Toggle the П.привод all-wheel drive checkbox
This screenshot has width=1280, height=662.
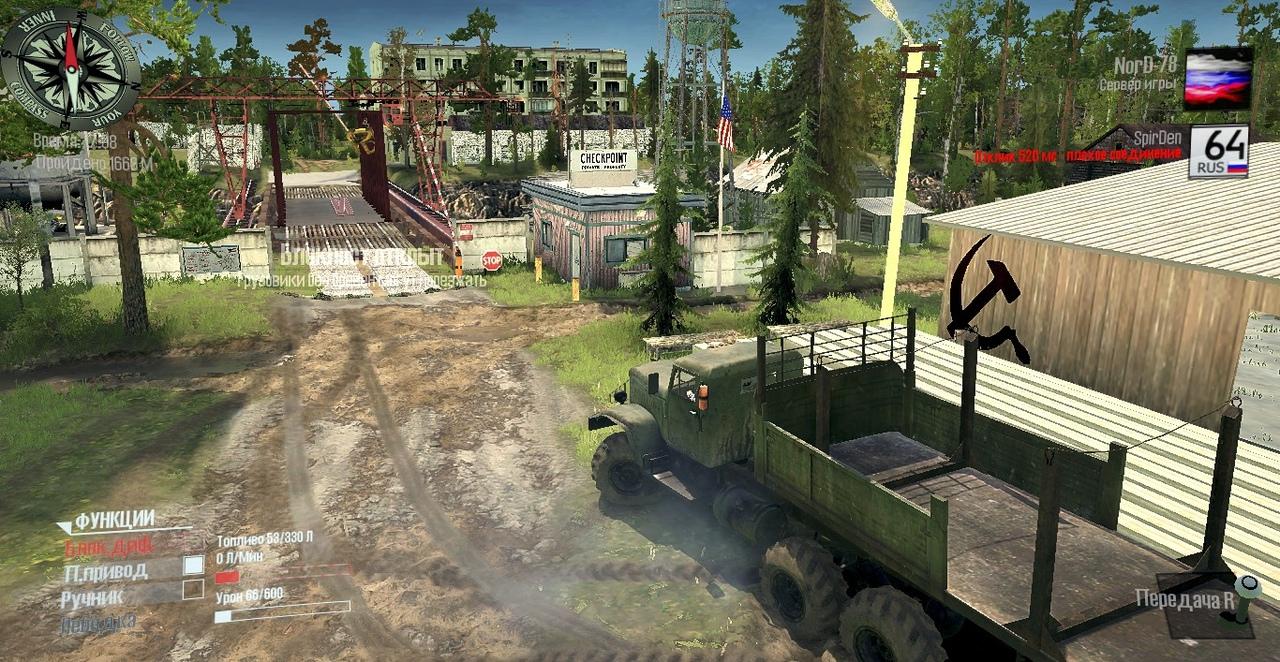tap(193, 565)
